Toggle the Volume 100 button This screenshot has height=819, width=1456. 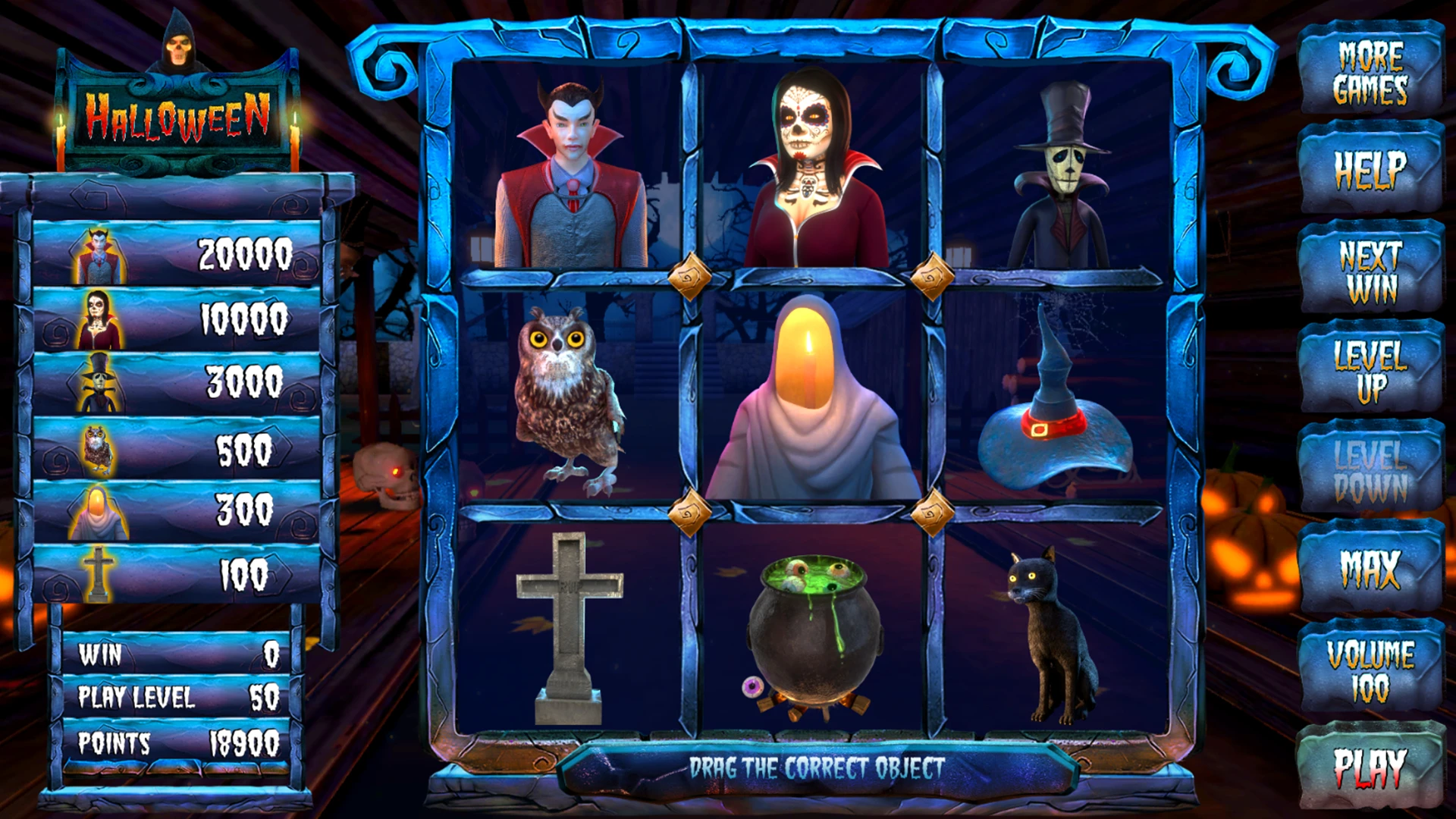(x=1370, y=670)
